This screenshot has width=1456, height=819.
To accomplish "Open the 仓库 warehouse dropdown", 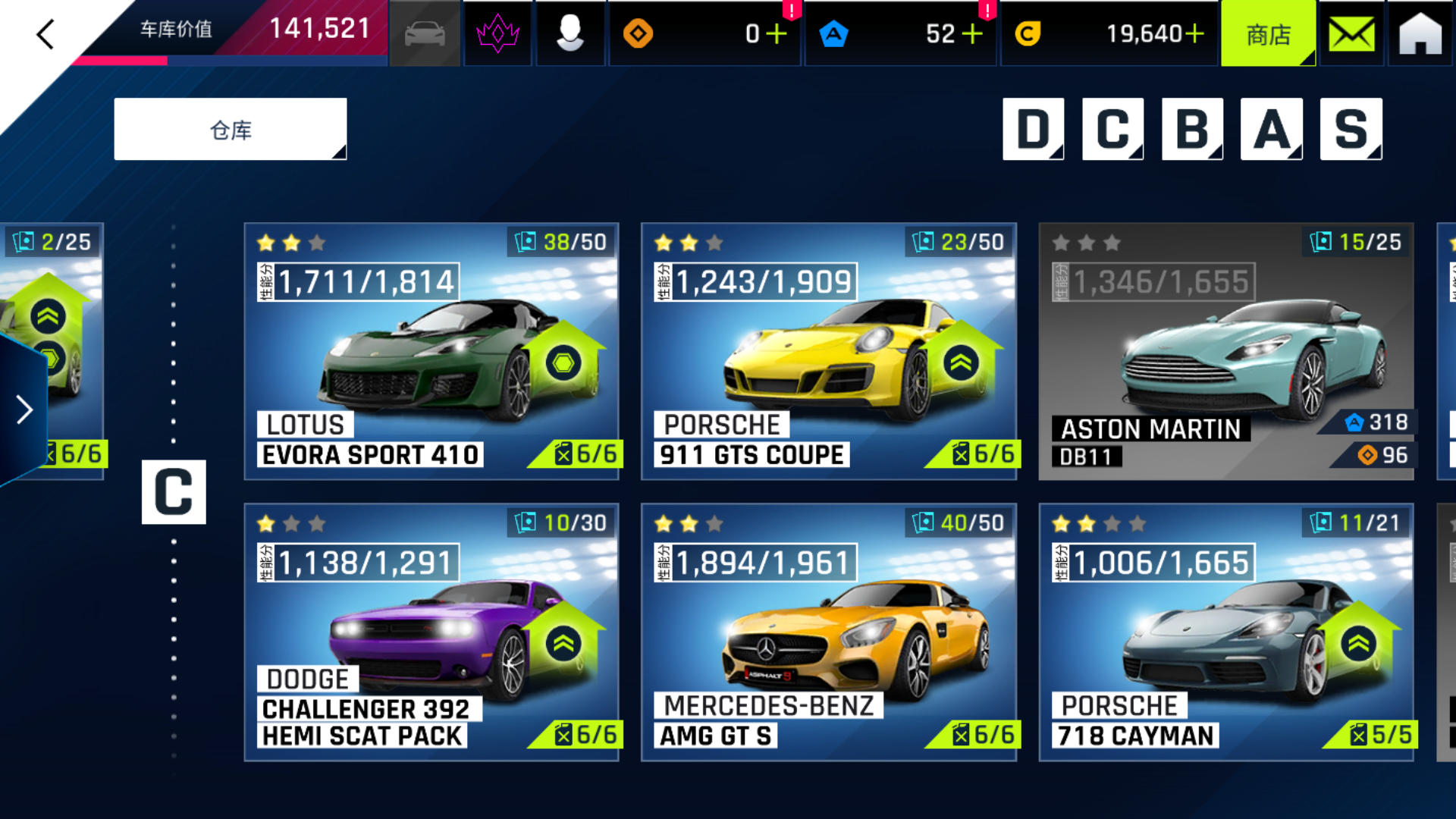I will [230, 128].
